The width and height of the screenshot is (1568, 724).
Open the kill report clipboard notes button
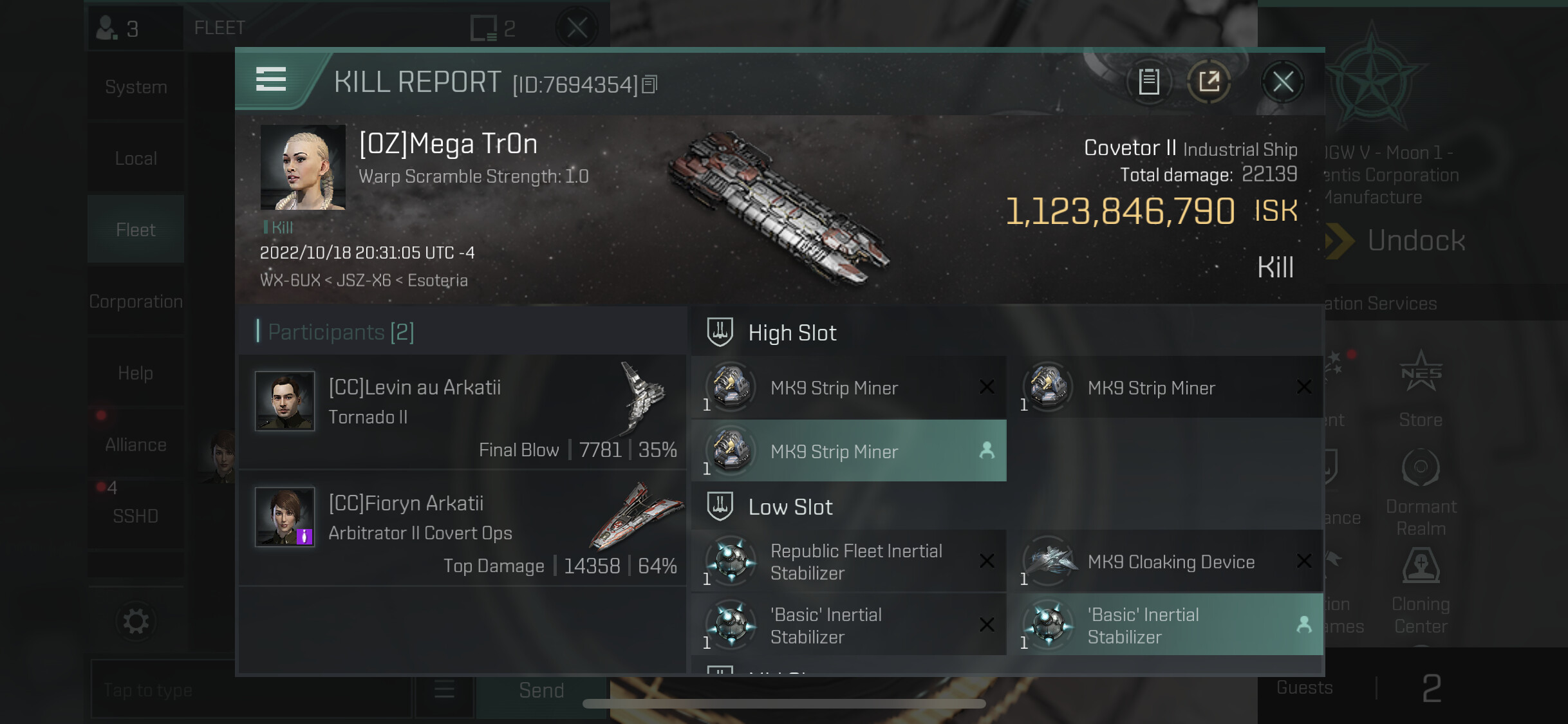pos(1149,82)
